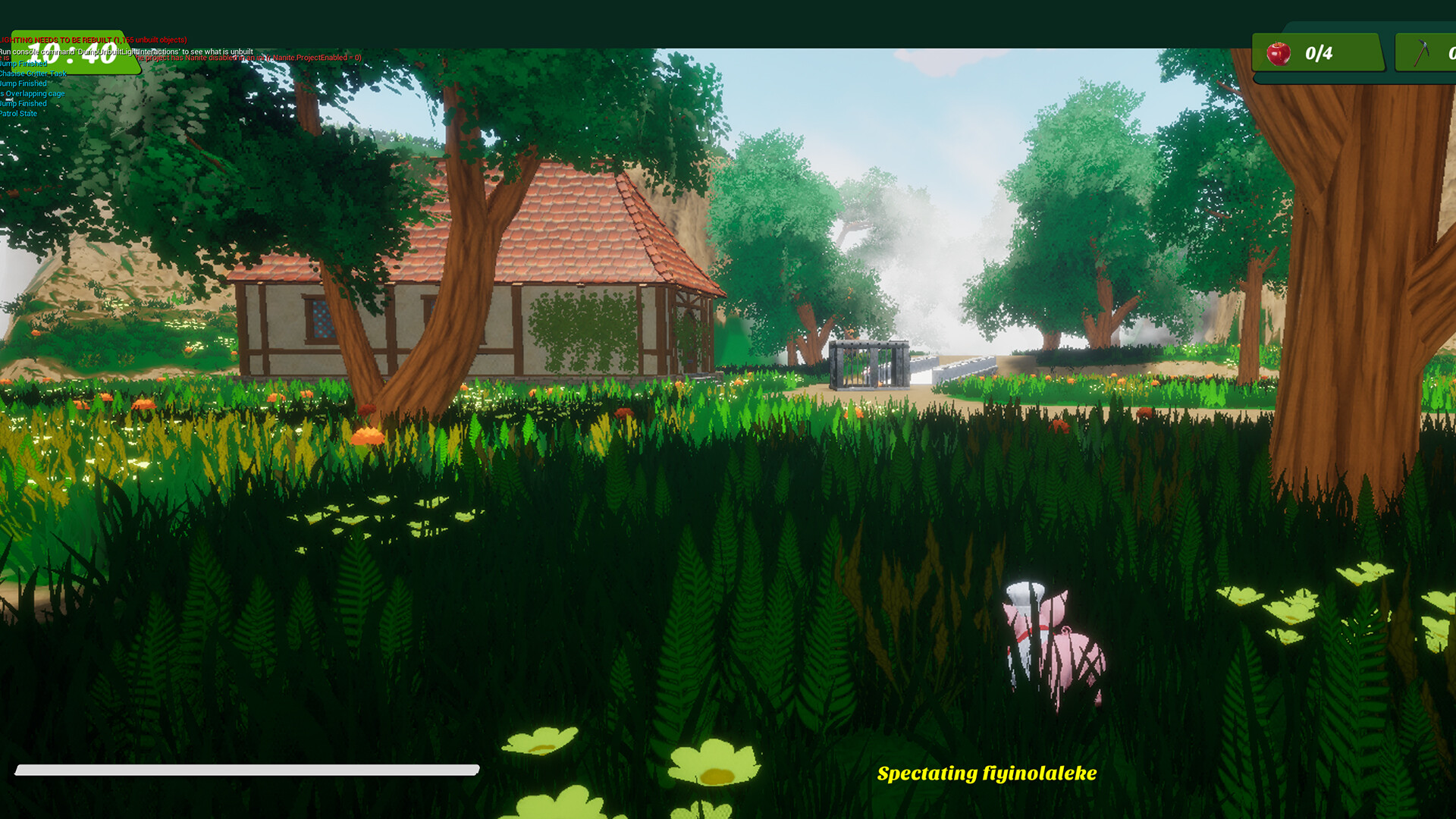Click the metal cage near the bridge
Screen dimensions: 1456x819
pos(868,364)
